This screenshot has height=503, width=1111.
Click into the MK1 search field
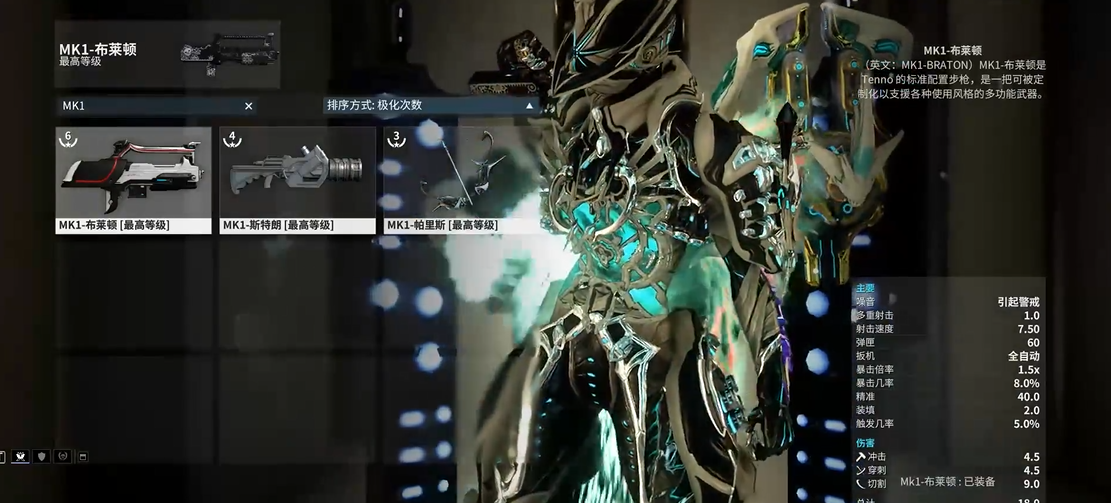[150, 106]
